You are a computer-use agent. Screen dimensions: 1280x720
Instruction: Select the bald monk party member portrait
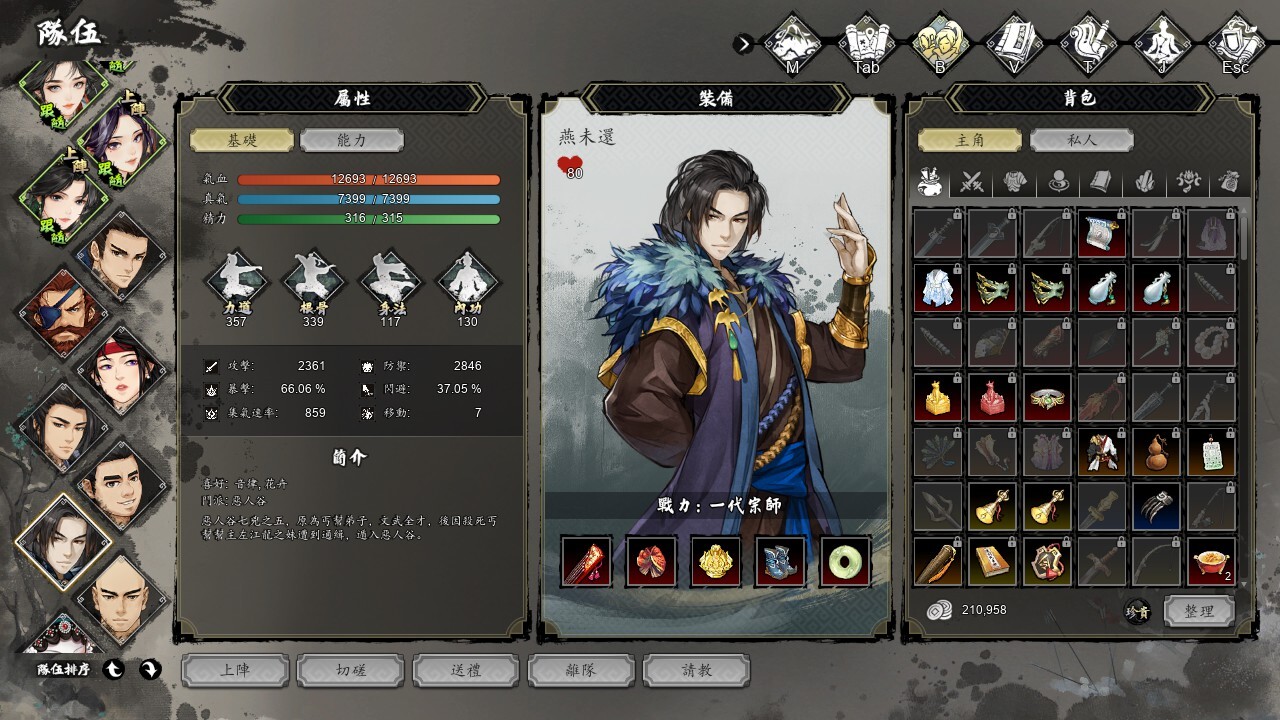[x=120, y=600]
